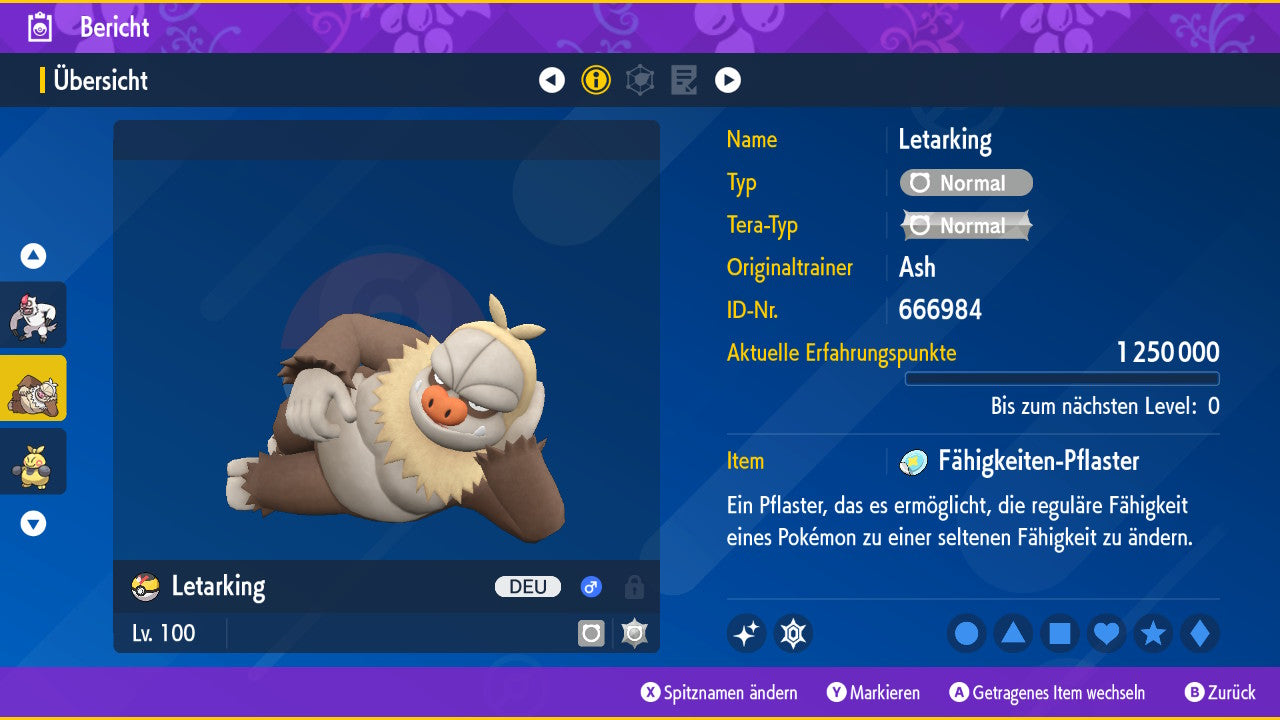Toggle the star marking
Screen dimensions: 1280x720
pos(1153,633)
